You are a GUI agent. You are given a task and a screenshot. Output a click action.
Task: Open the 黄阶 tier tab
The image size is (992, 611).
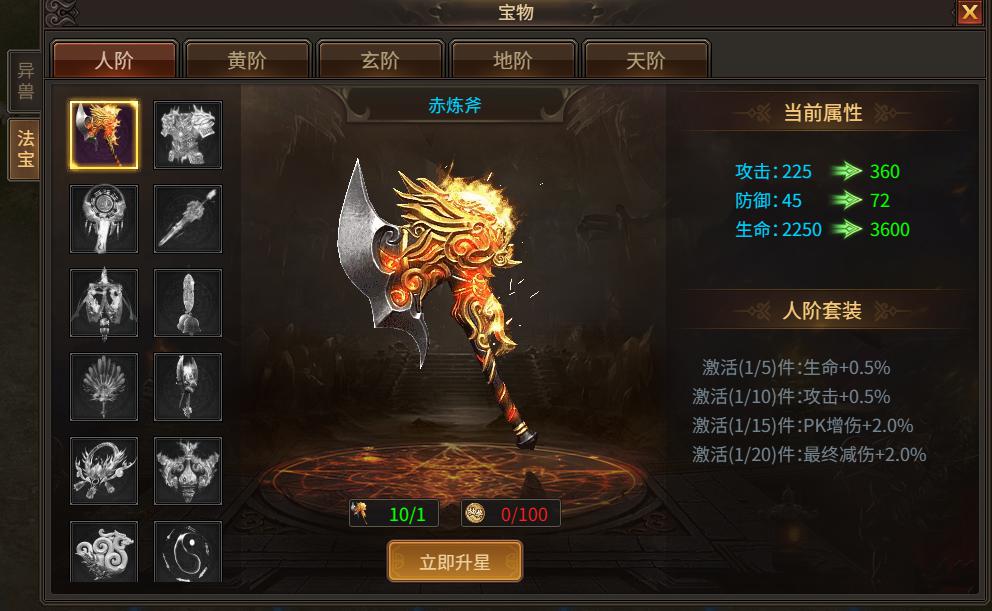tap(247, 60)
